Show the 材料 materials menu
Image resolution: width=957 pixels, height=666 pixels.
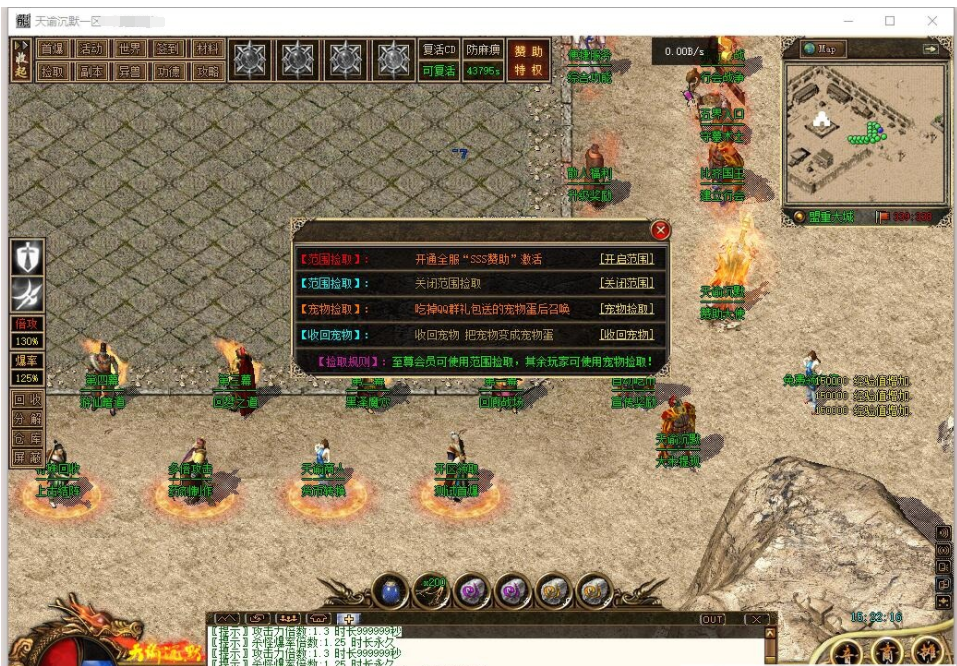tap(207, 49)
